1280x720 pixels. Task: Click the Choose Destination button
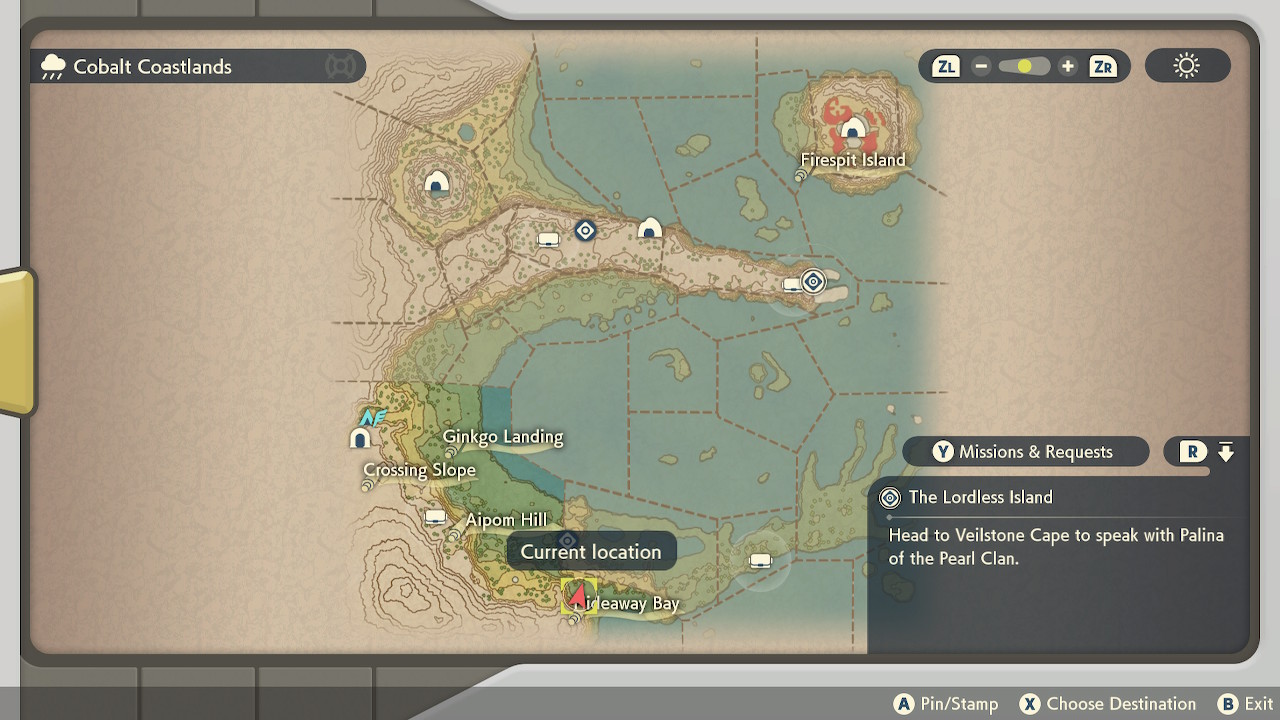click(x=1107, y=703)
